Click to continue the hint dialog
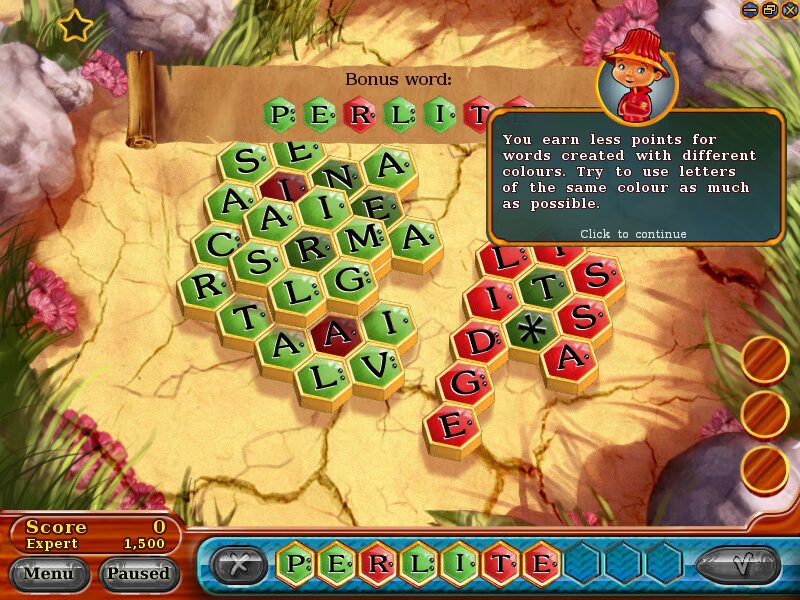 click(633, 234)
